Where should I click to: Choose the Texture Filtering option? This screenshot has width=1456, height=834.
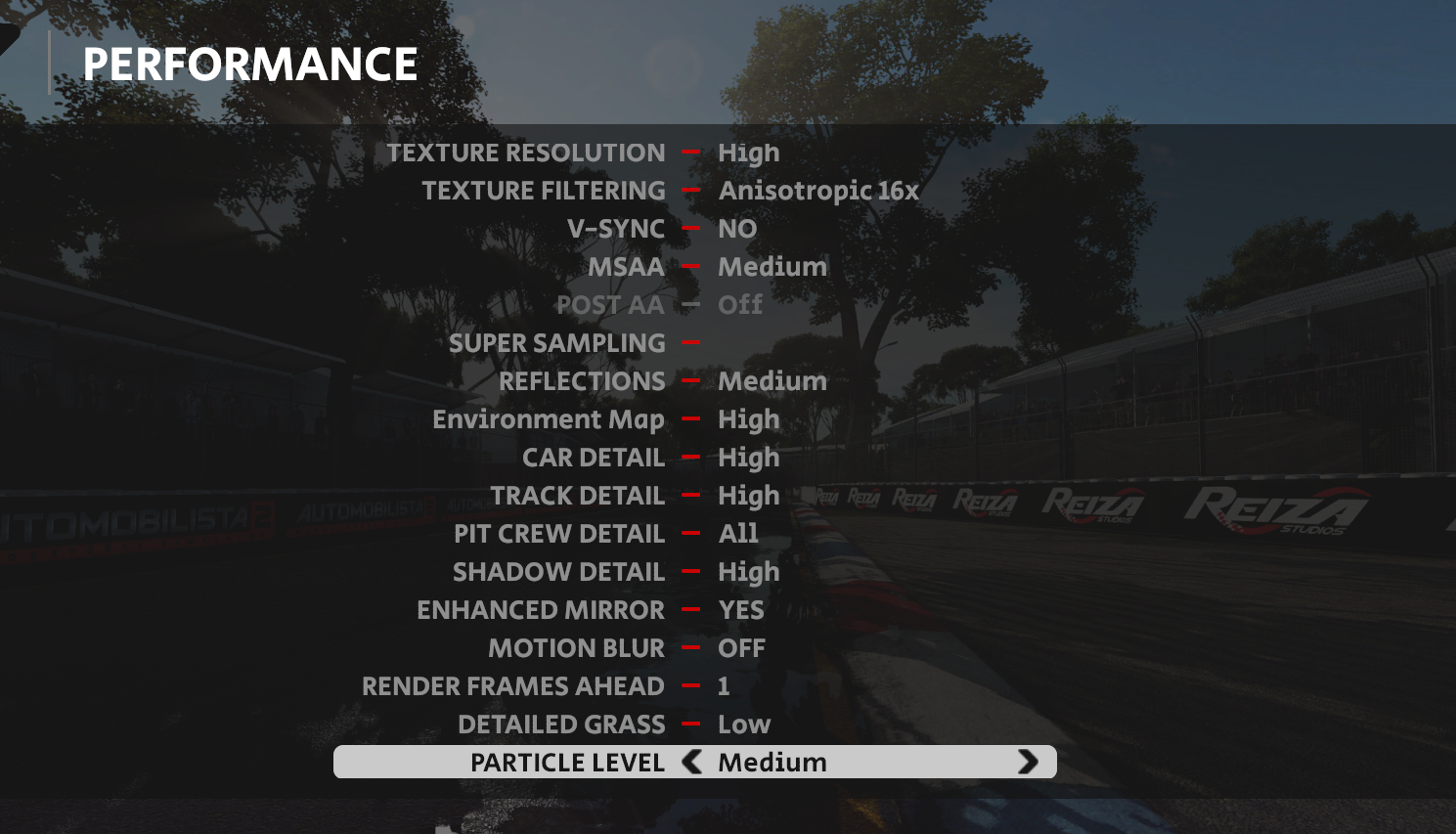(544, 191)
